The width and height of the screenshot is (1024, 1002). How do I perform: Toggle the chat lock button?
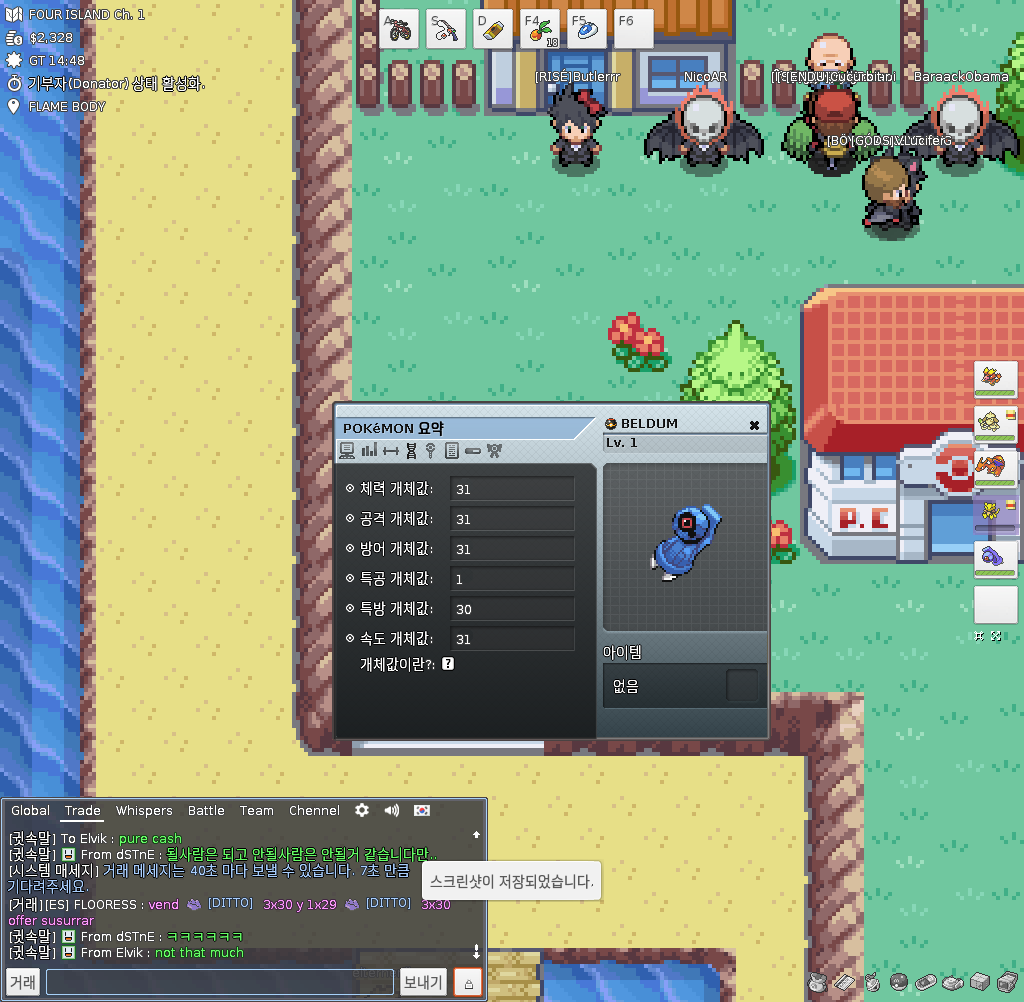[x=469, y=982]
